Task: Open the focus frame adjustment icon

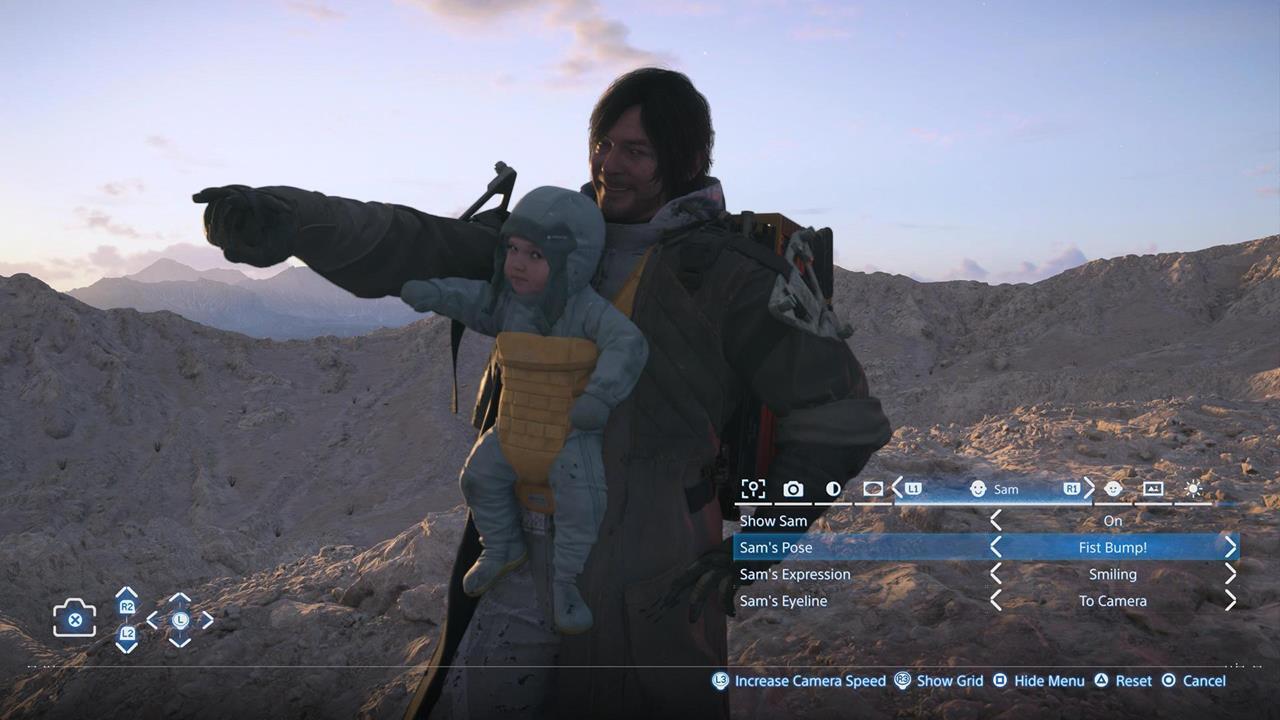Action: click(754, 489)
